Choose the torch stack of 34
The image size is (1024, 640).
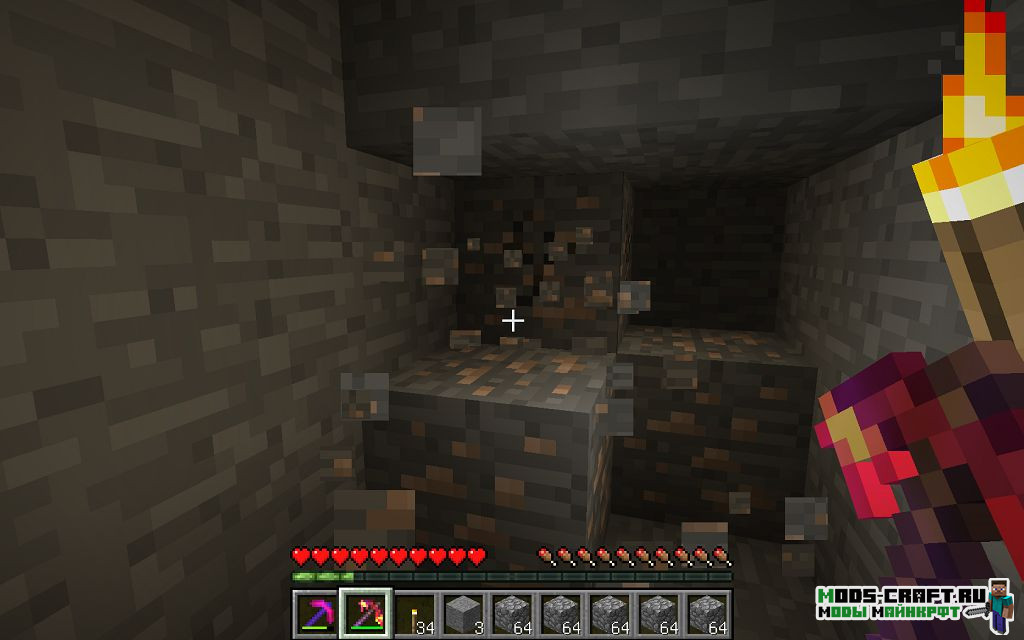[x=414, y=612]
